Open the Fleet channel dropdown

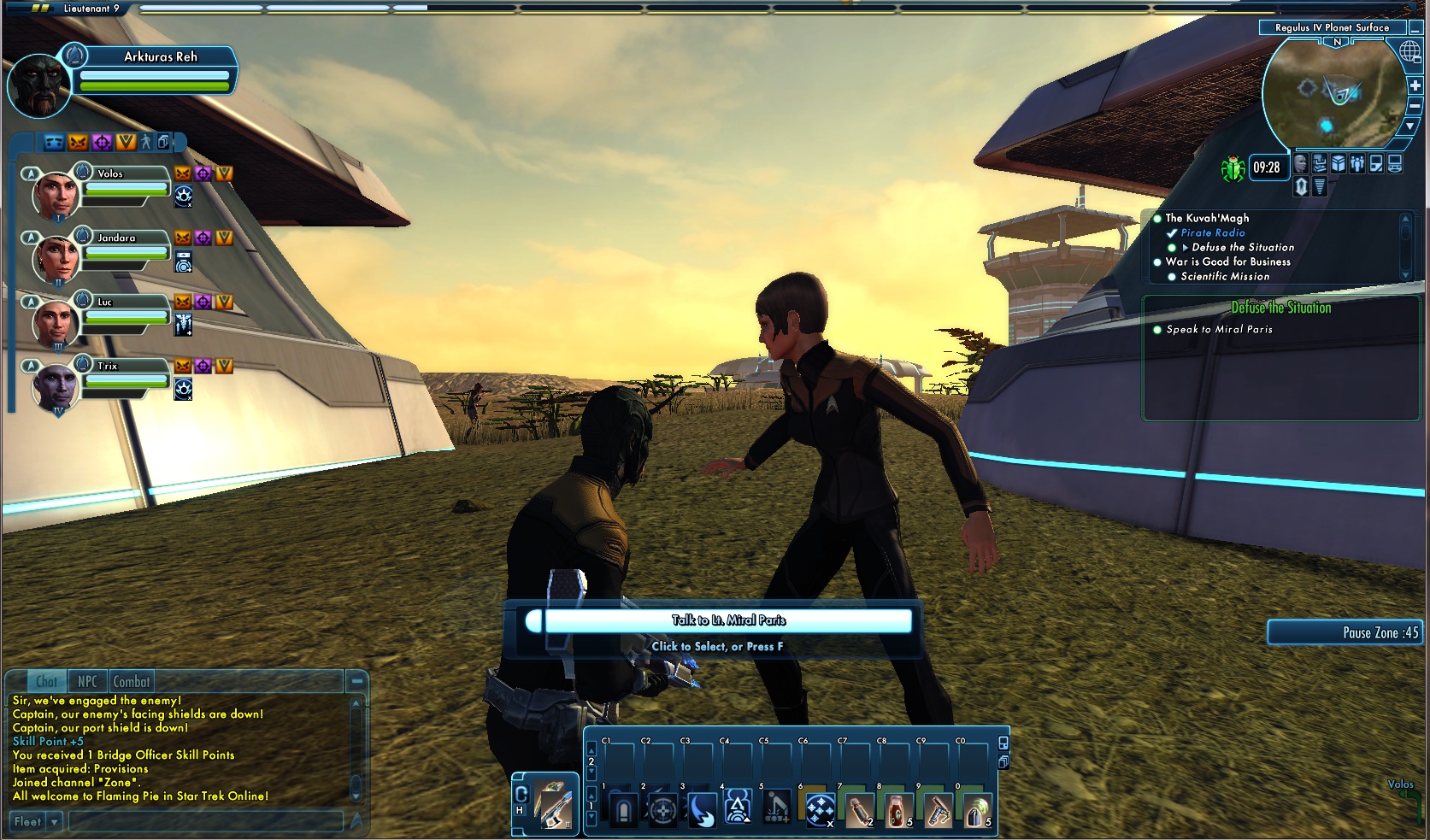[x=55, y=822]
